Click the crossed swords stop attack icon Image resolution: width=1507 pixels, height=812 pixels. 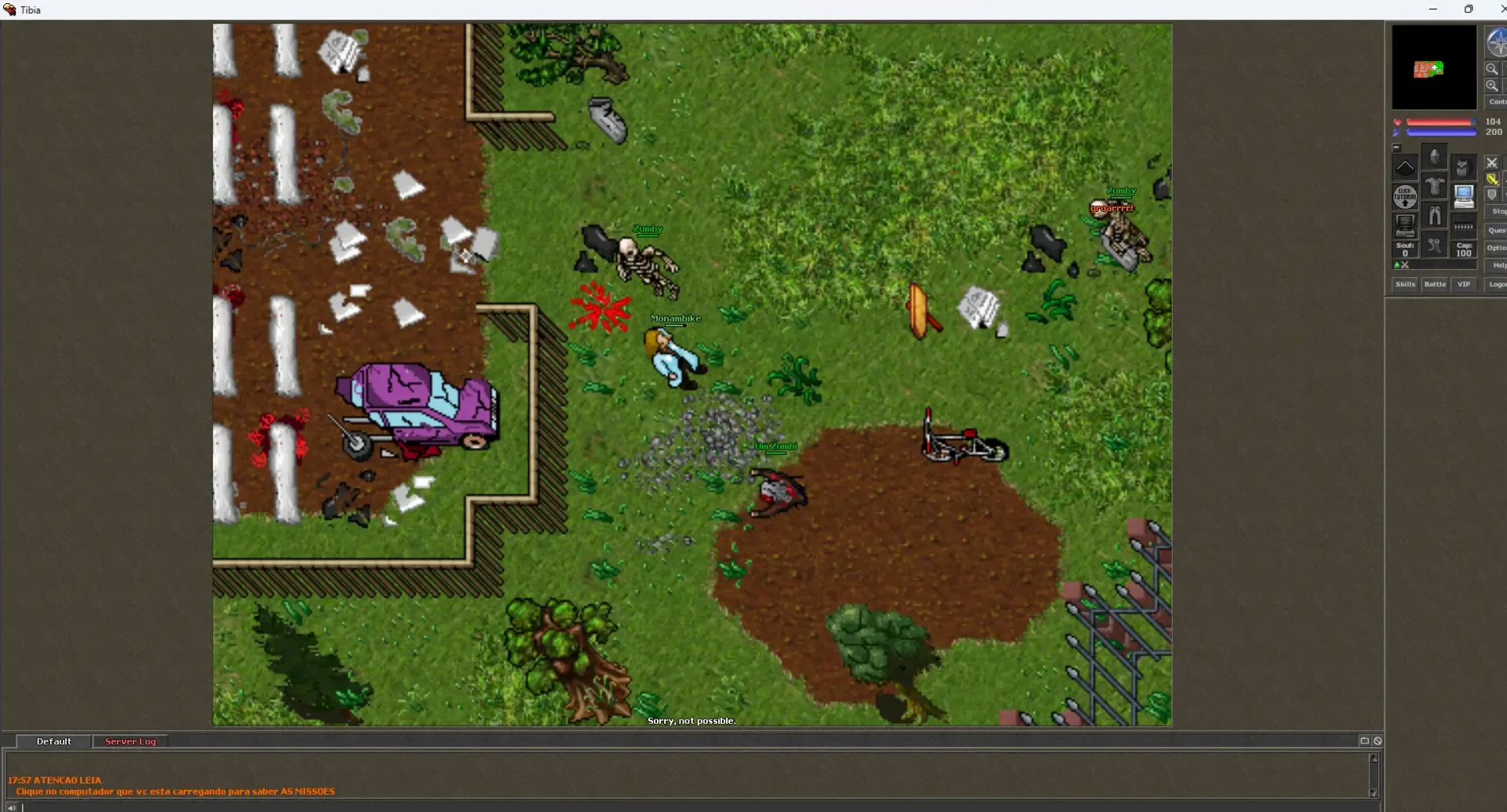[x=1492, y=162]
